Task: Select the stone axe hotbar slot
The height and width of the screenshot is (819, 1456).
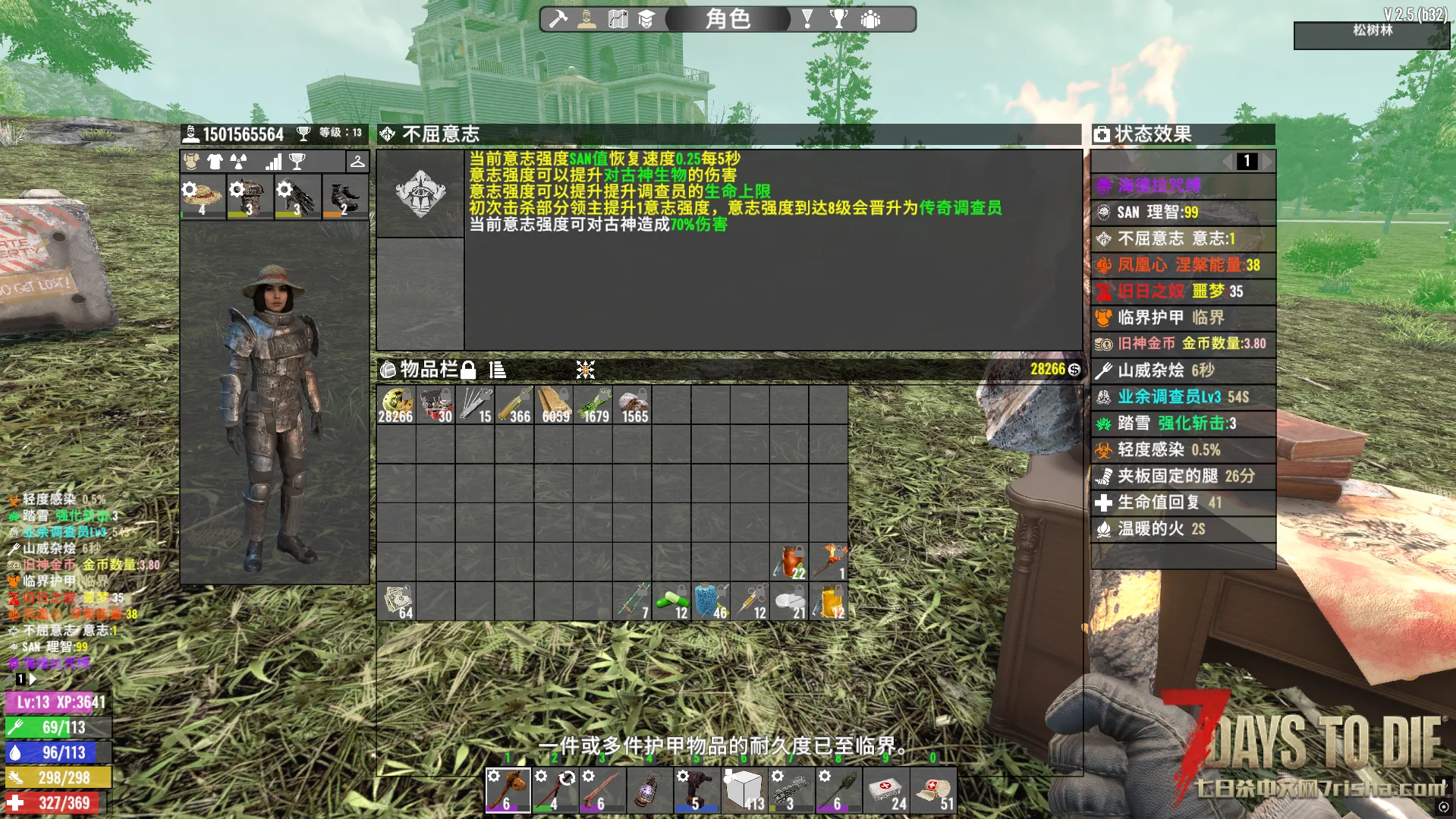Action: (508, 790)
